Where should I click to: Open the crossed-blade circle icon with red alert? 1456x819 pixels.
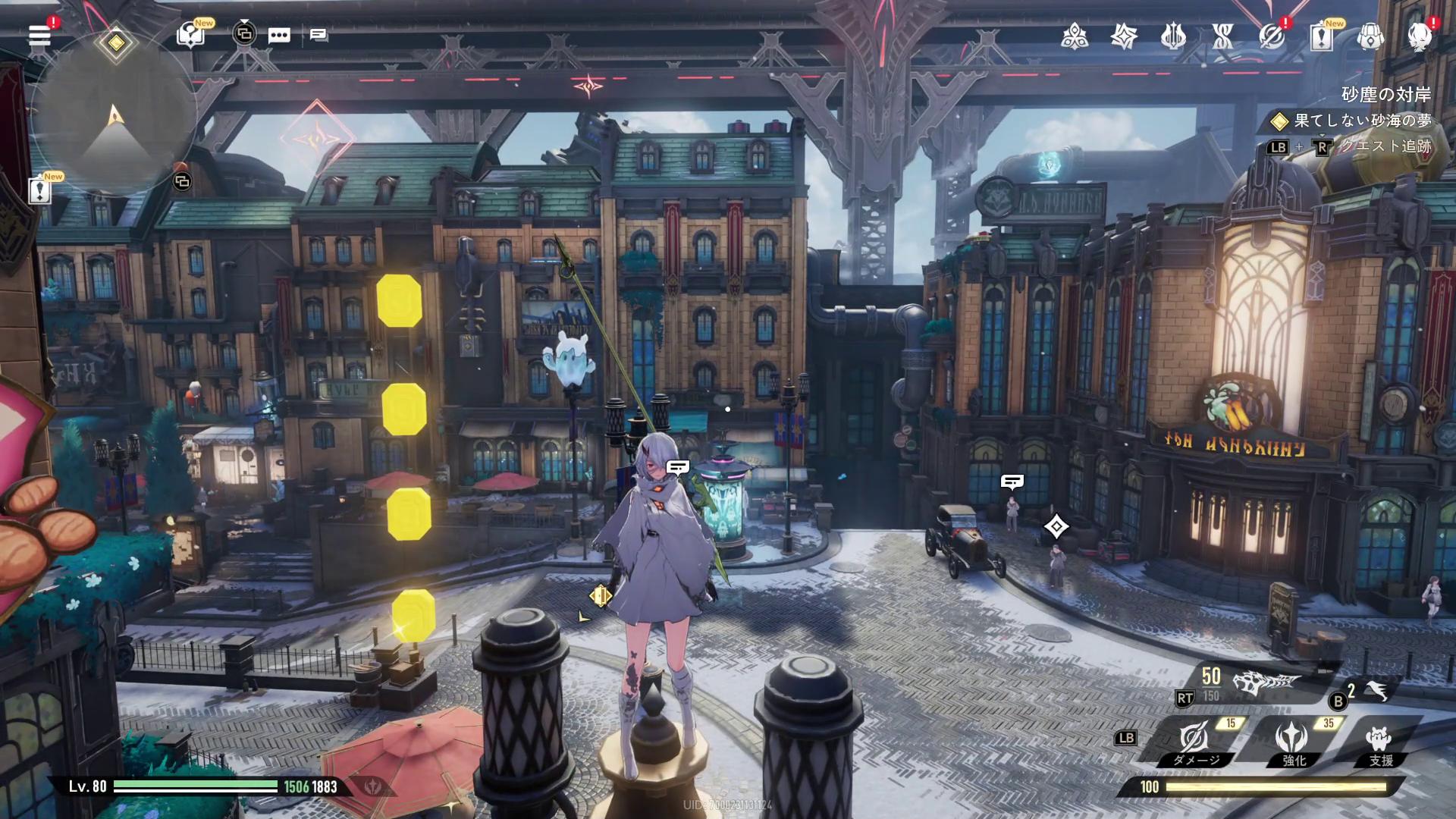coord(1272,36)
